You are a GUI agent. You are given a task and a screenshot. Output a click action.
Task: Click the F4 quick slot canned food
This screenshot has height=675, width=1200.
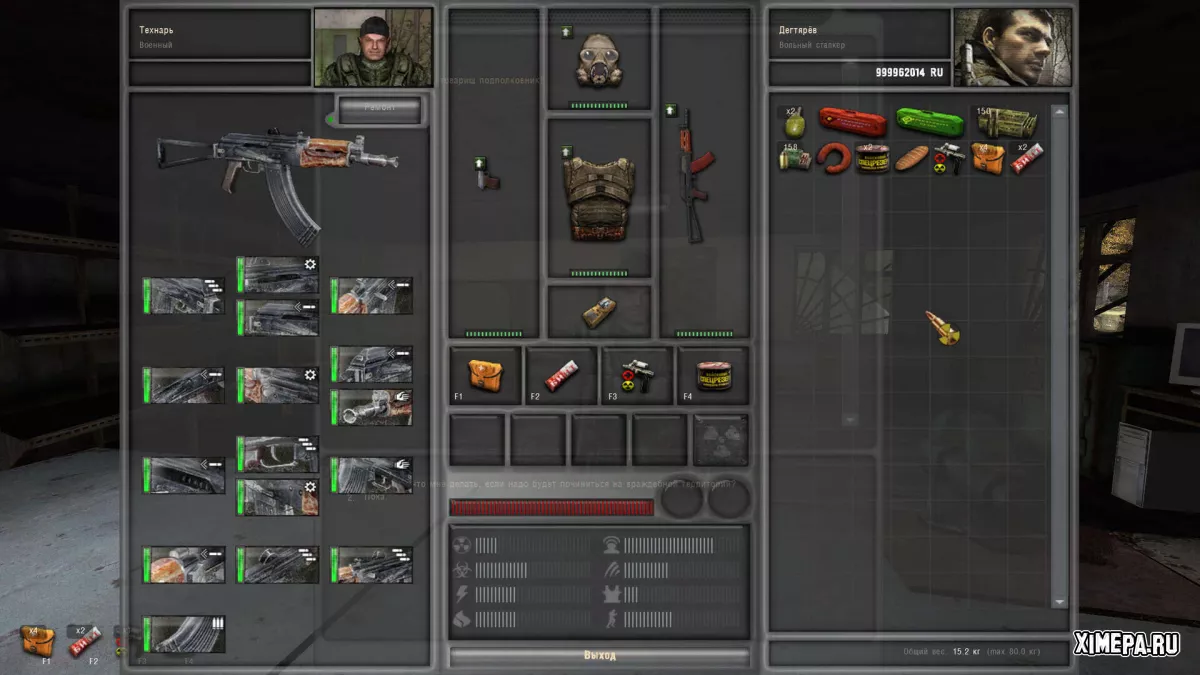click(713, 375)
